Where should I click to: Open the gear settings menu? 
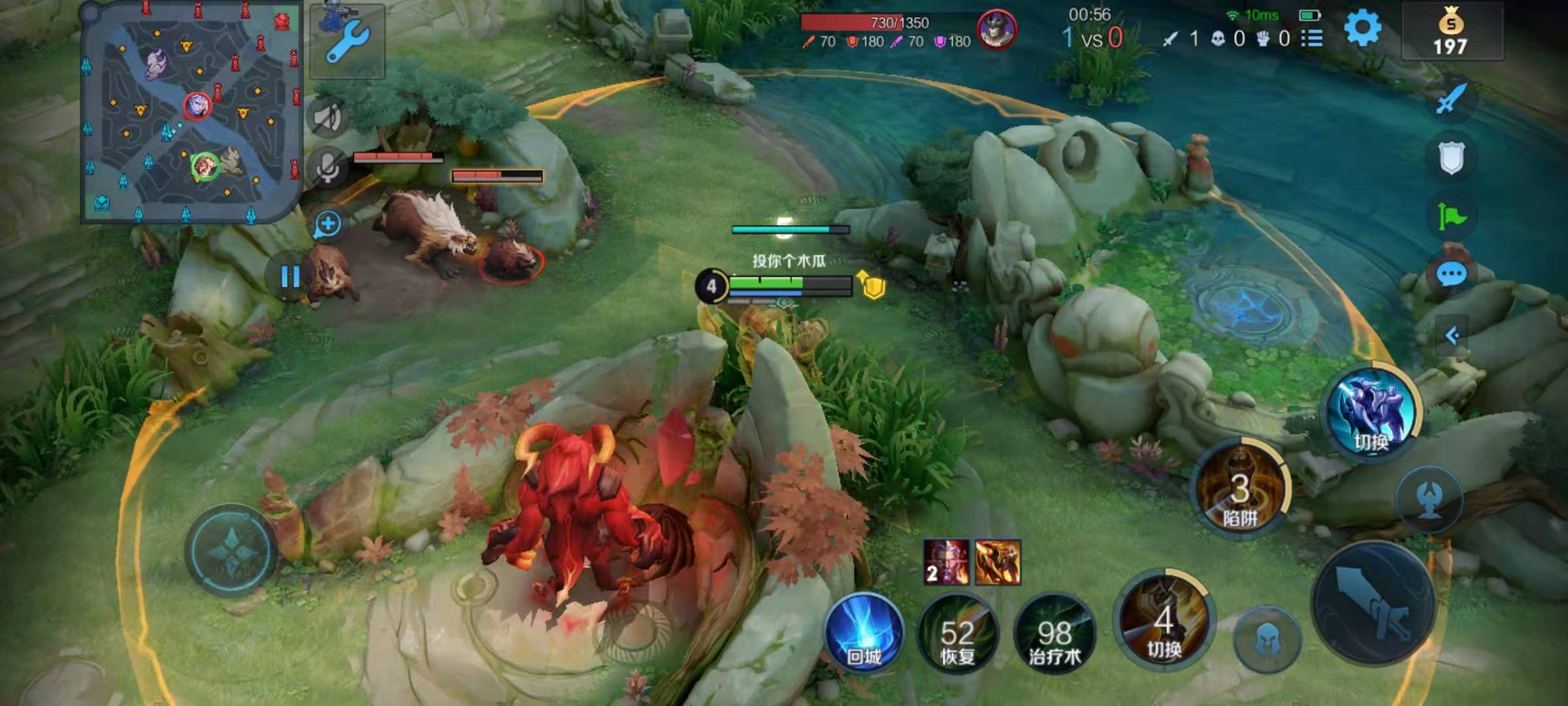coord(1362,29)
